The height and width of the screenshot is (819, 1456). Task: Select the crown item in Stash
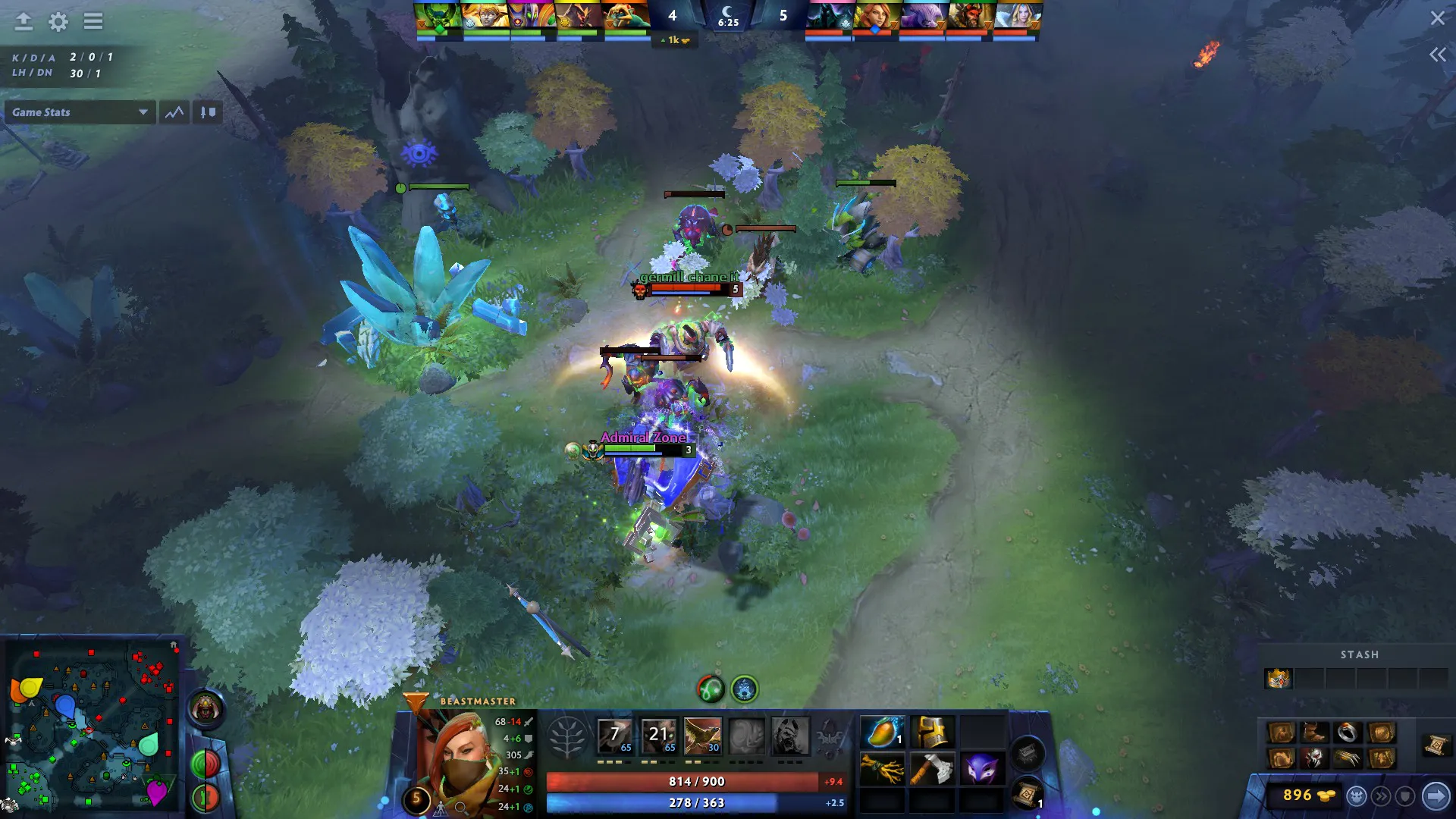click(x=1278, y=678)
